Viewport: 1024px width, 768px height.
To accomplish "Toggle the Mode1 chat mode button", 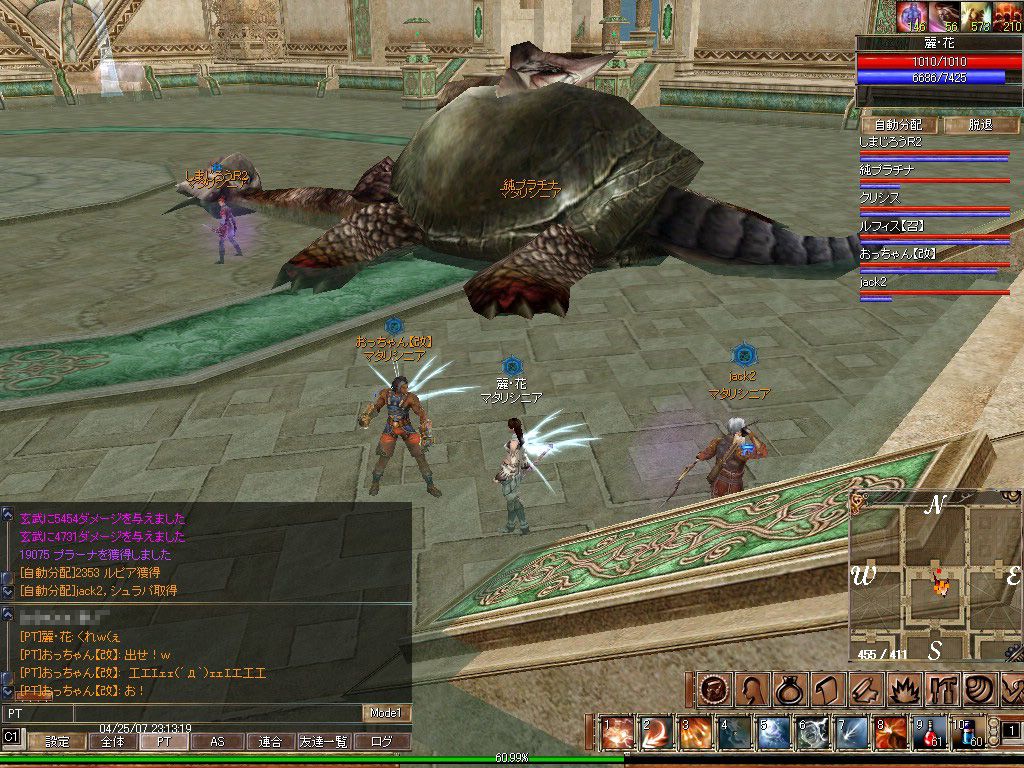I will pyautogui.click(x=387, y=713).
